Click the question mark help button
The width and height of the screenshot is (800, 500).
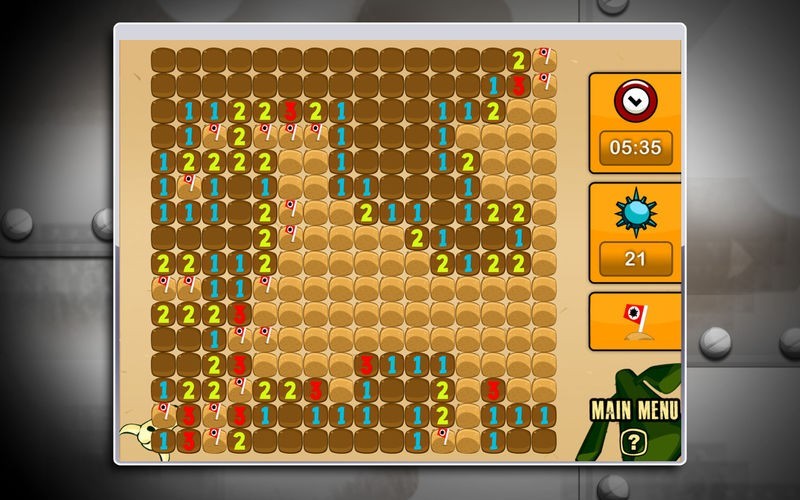632,442
